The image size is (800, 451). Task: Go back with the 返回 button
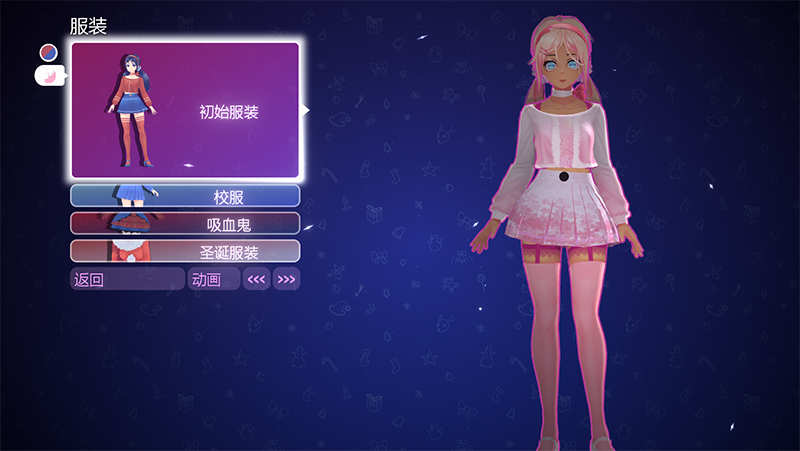click(127, 279)
